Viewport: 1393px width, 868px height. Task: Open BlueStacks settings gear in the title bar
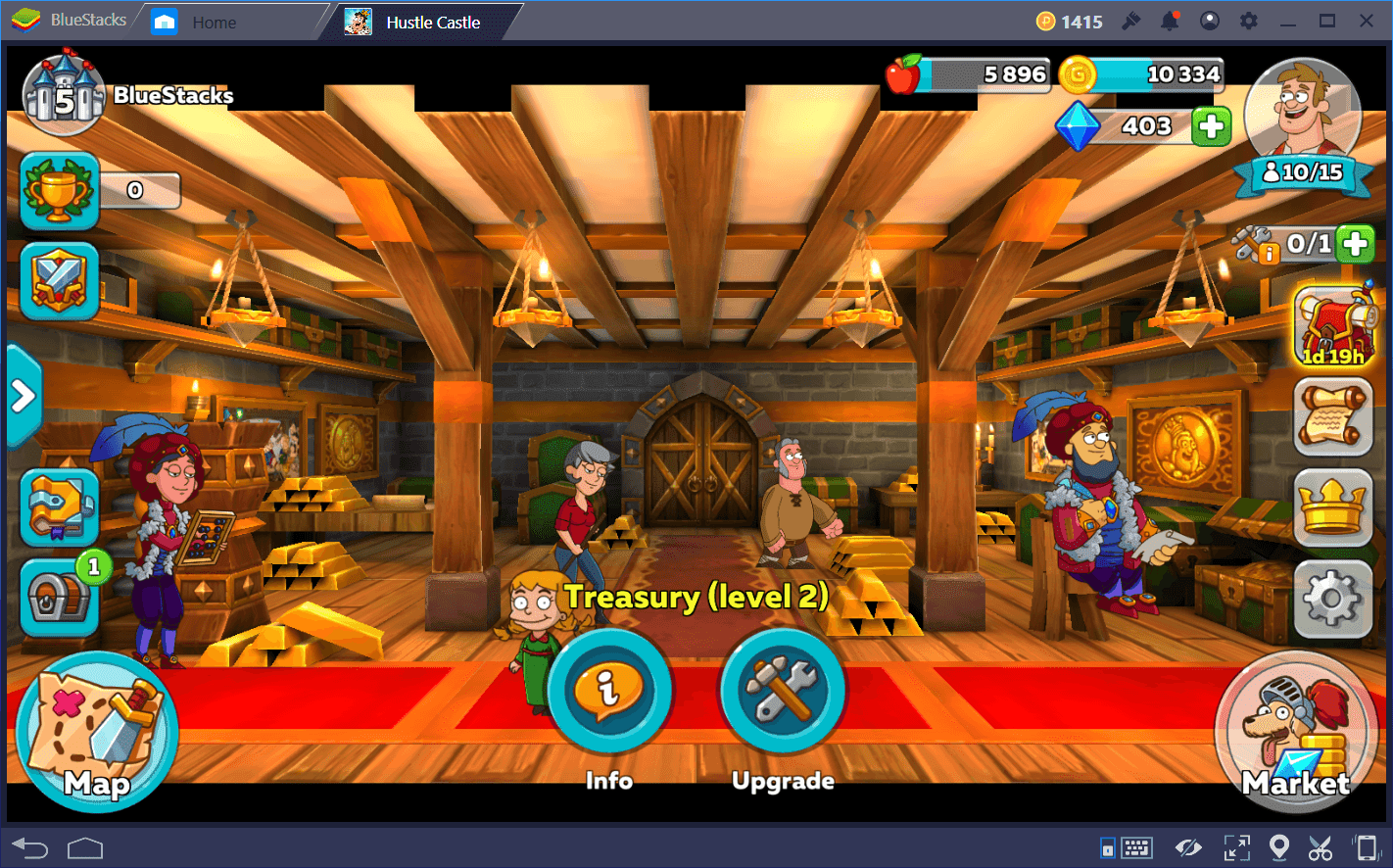[1248, 20]
